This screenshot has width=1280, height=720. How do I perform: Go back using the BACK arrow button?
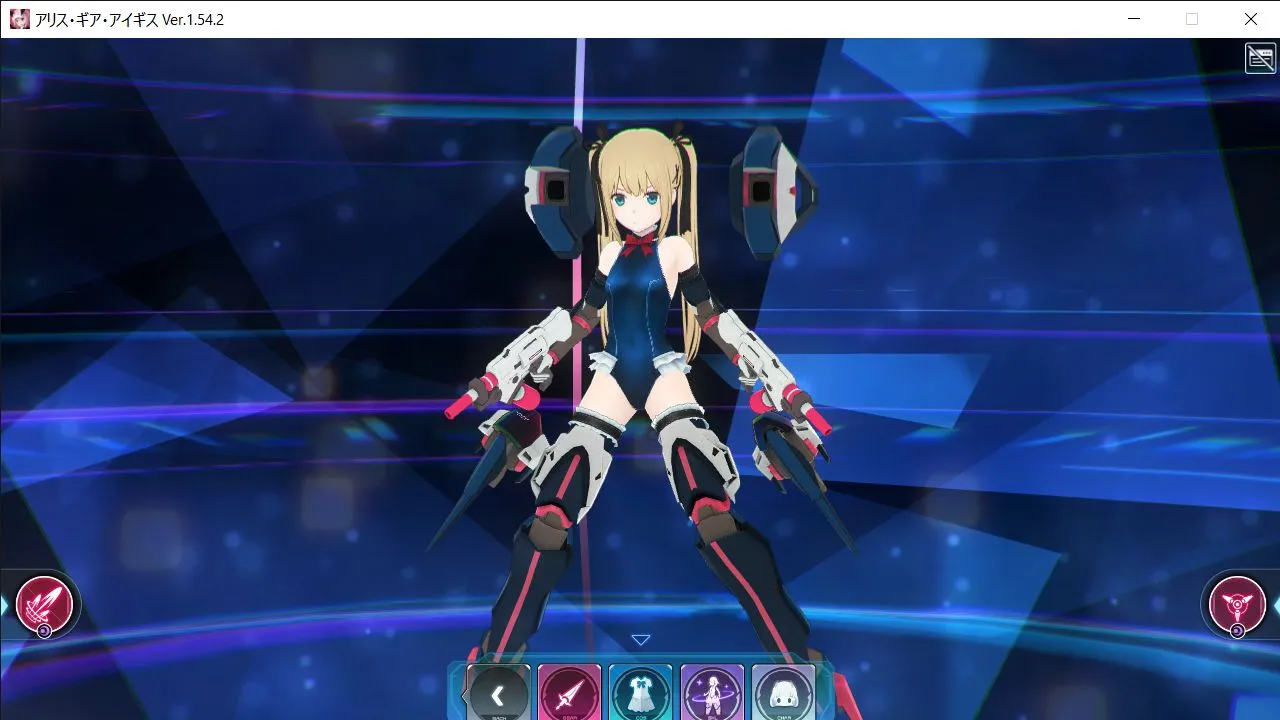[x=498, y=693]
